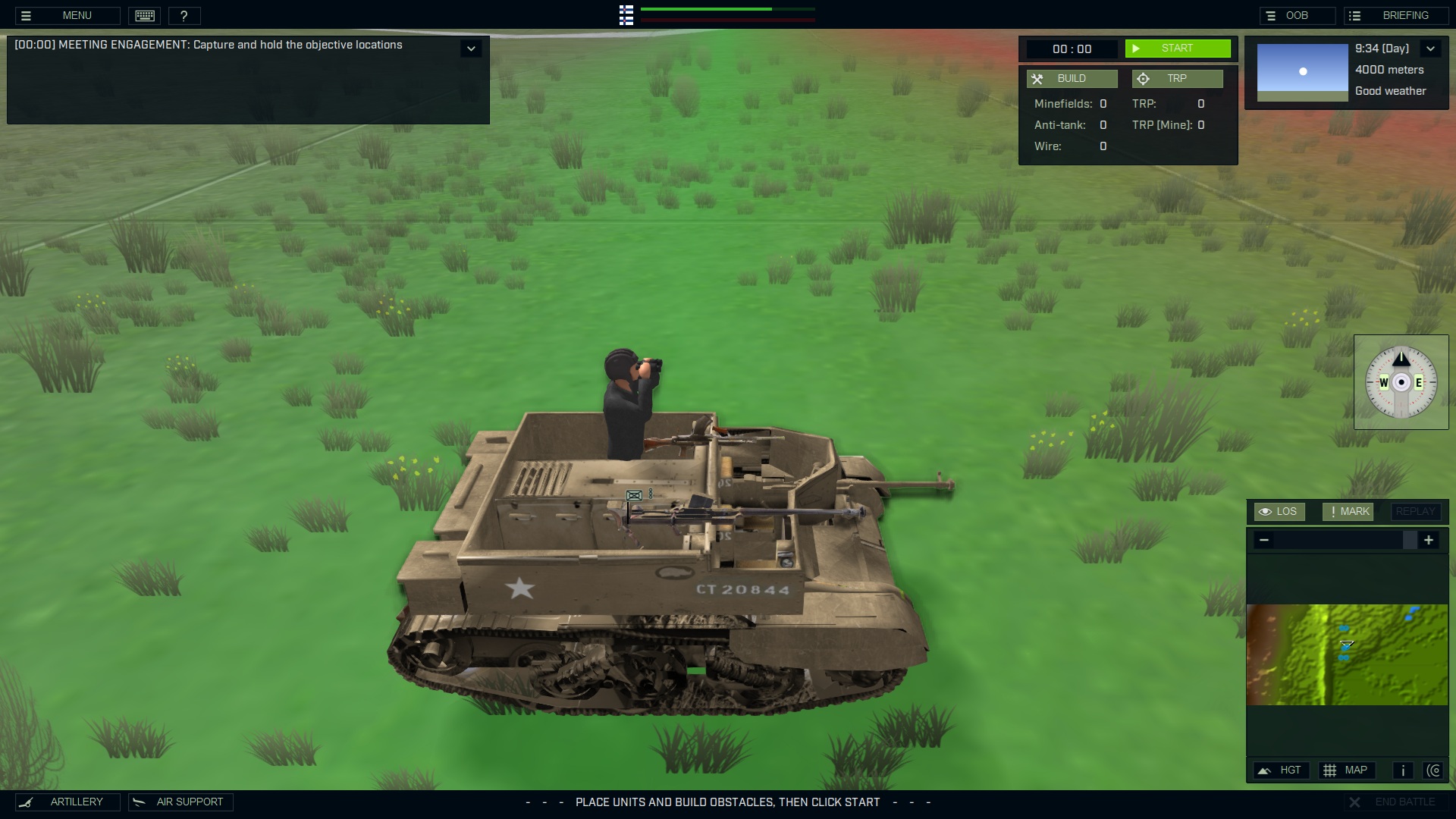Click the minimap terrain thumbnail
This screenshot has height=819, width=1456.
(x=1346, y=654)
